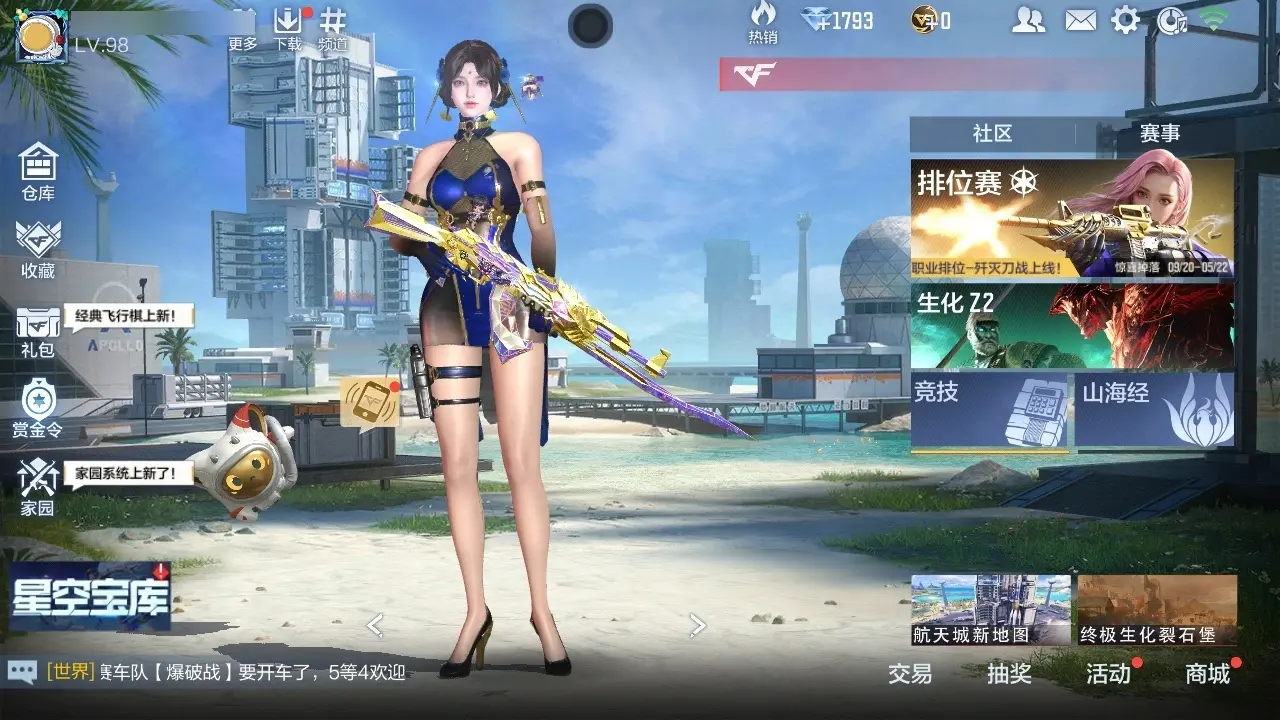Show the next character with right arrow

click(698, 626)
